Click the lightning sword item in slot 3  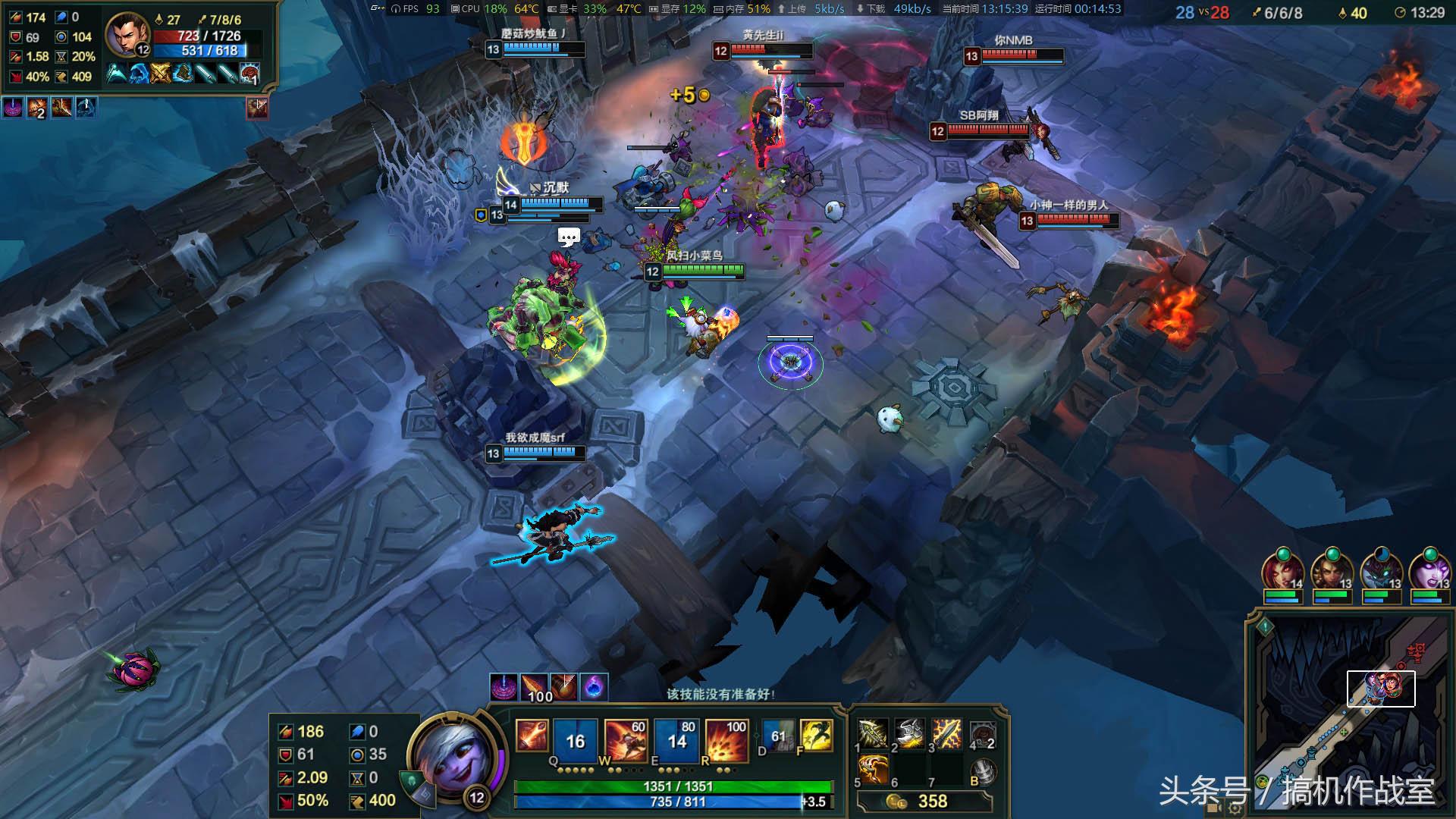[x=946, y=734]
